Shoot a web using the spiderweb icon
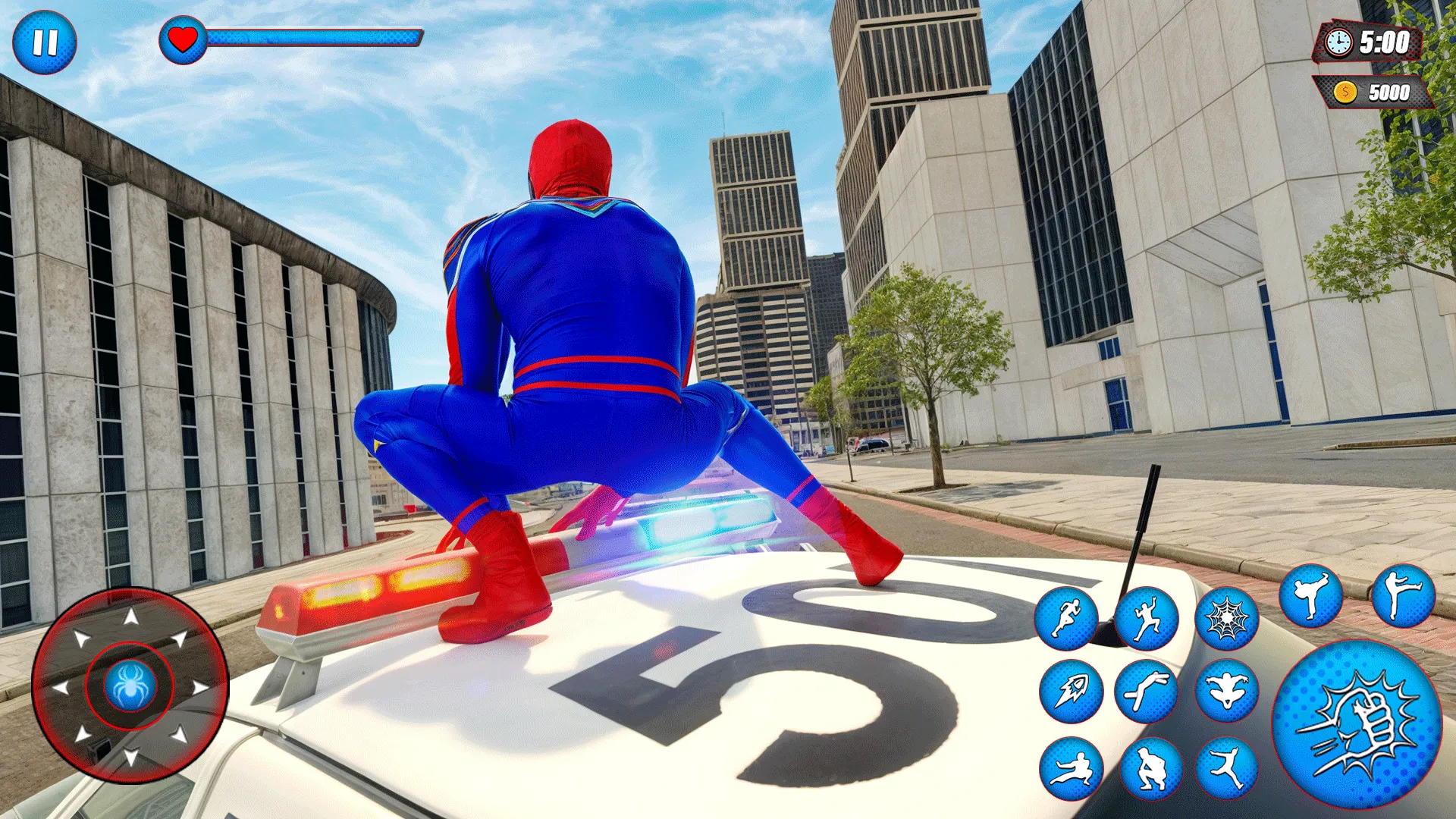 point(1228,617)
